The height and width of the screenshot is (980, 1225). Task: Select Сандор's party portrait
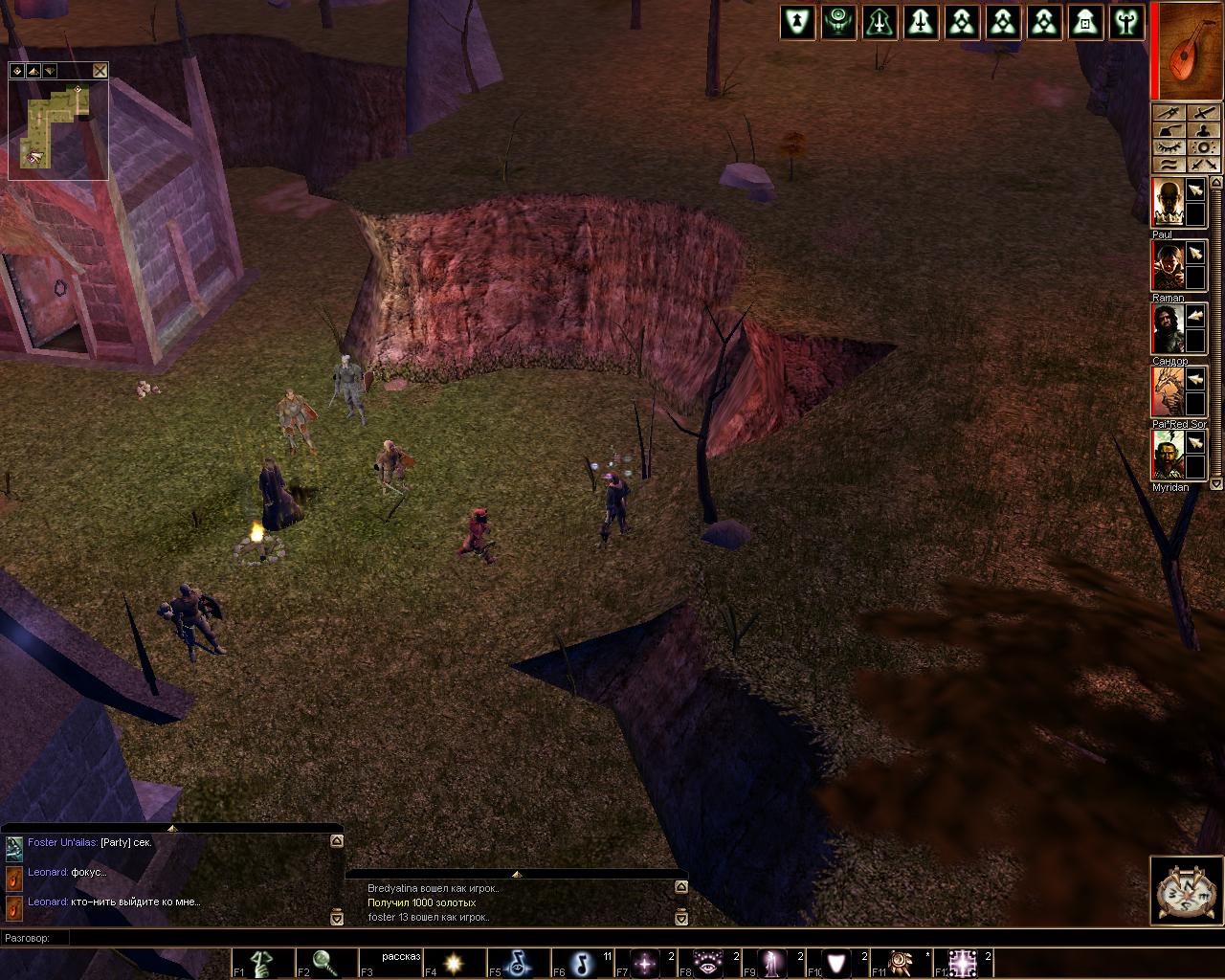point(1167,329)
